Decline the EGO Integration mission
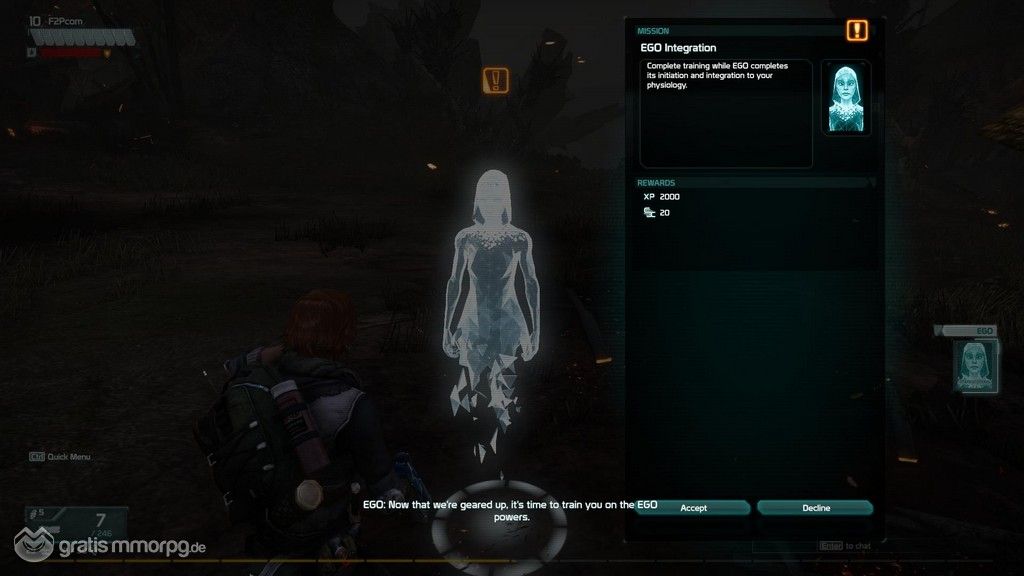The width and height of the screenshot is (1024, 576). coord(815,508)
